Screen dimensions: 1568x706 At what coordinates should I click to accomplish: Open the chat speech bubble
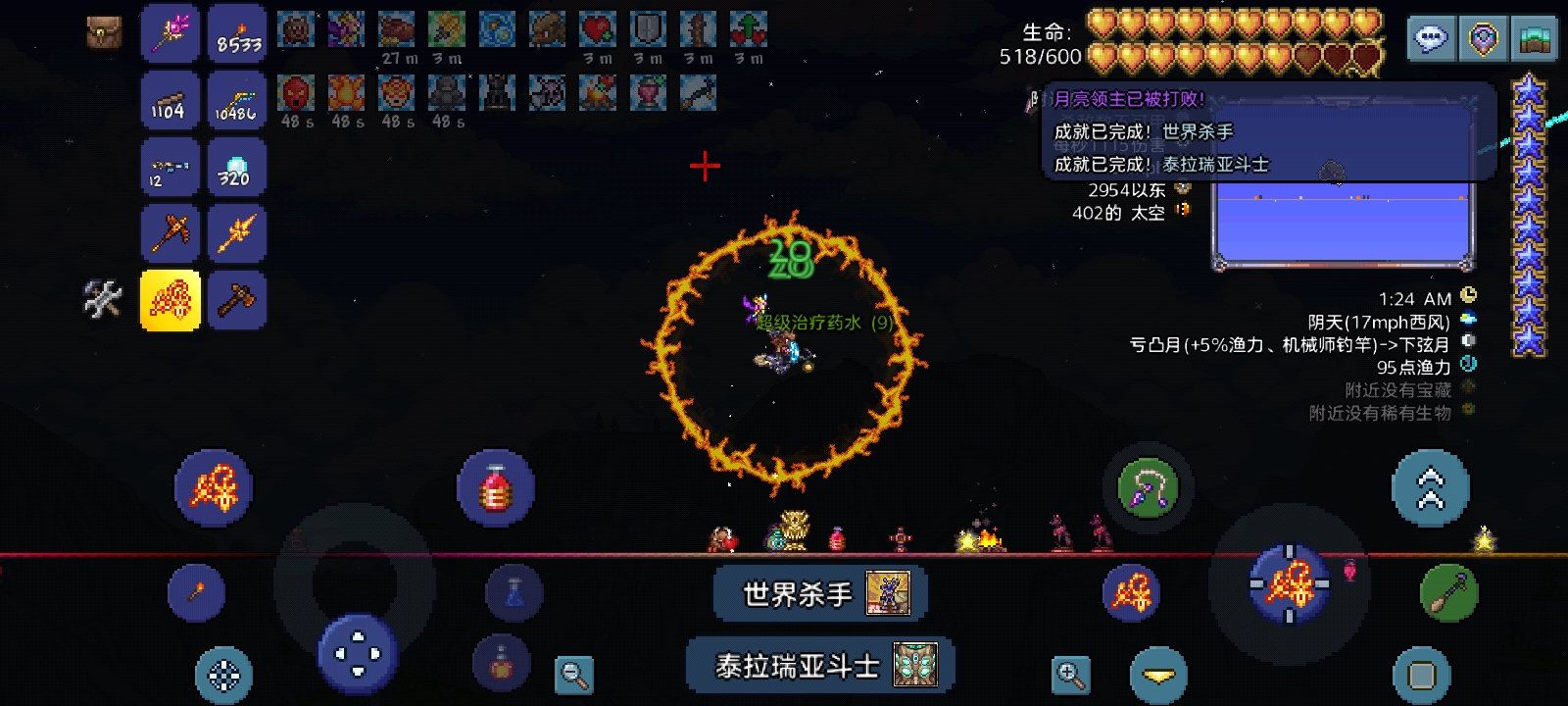point(1431,39)
